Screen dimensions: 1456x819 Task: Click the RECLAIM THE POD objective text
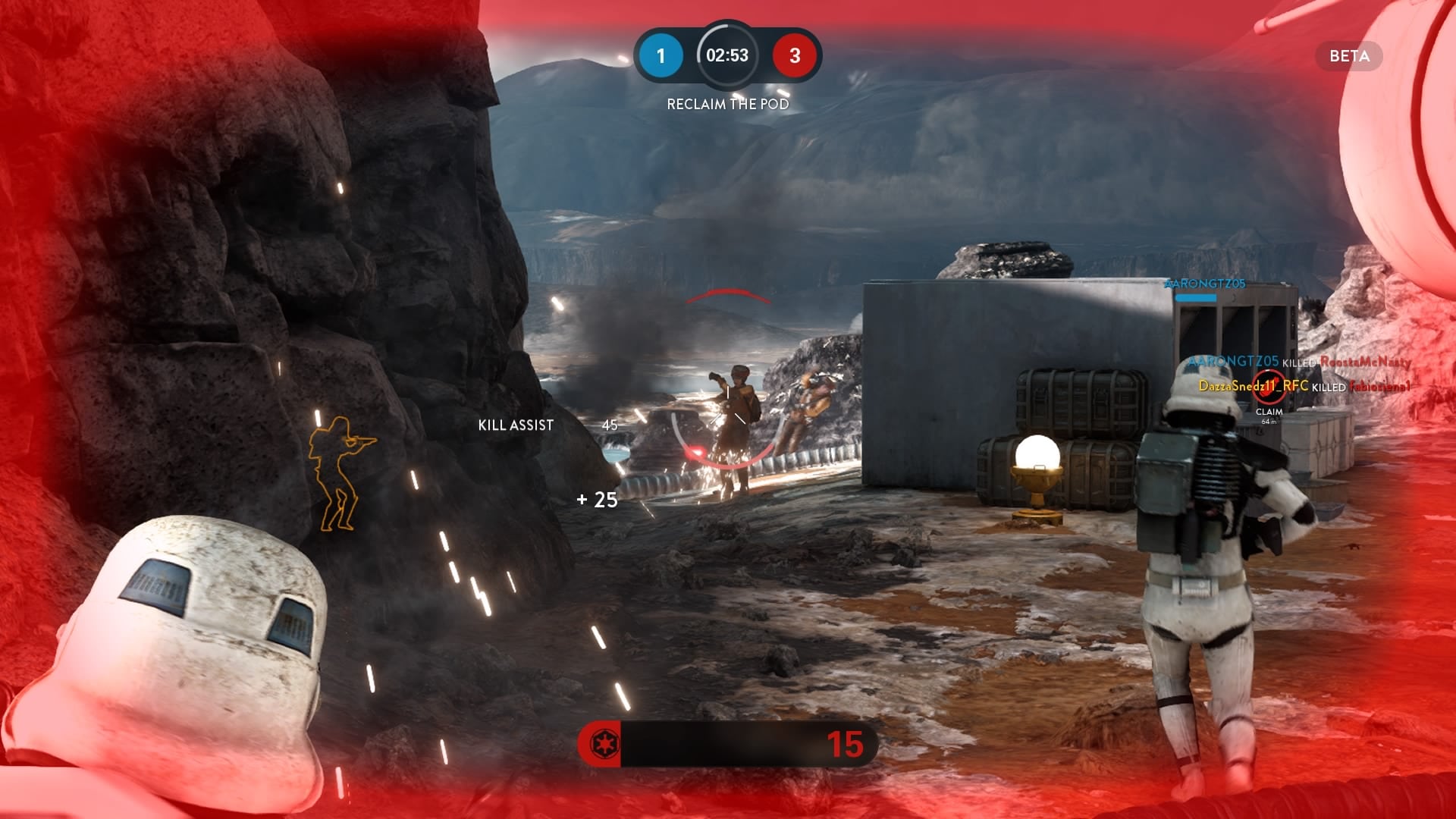pos(727,104)
